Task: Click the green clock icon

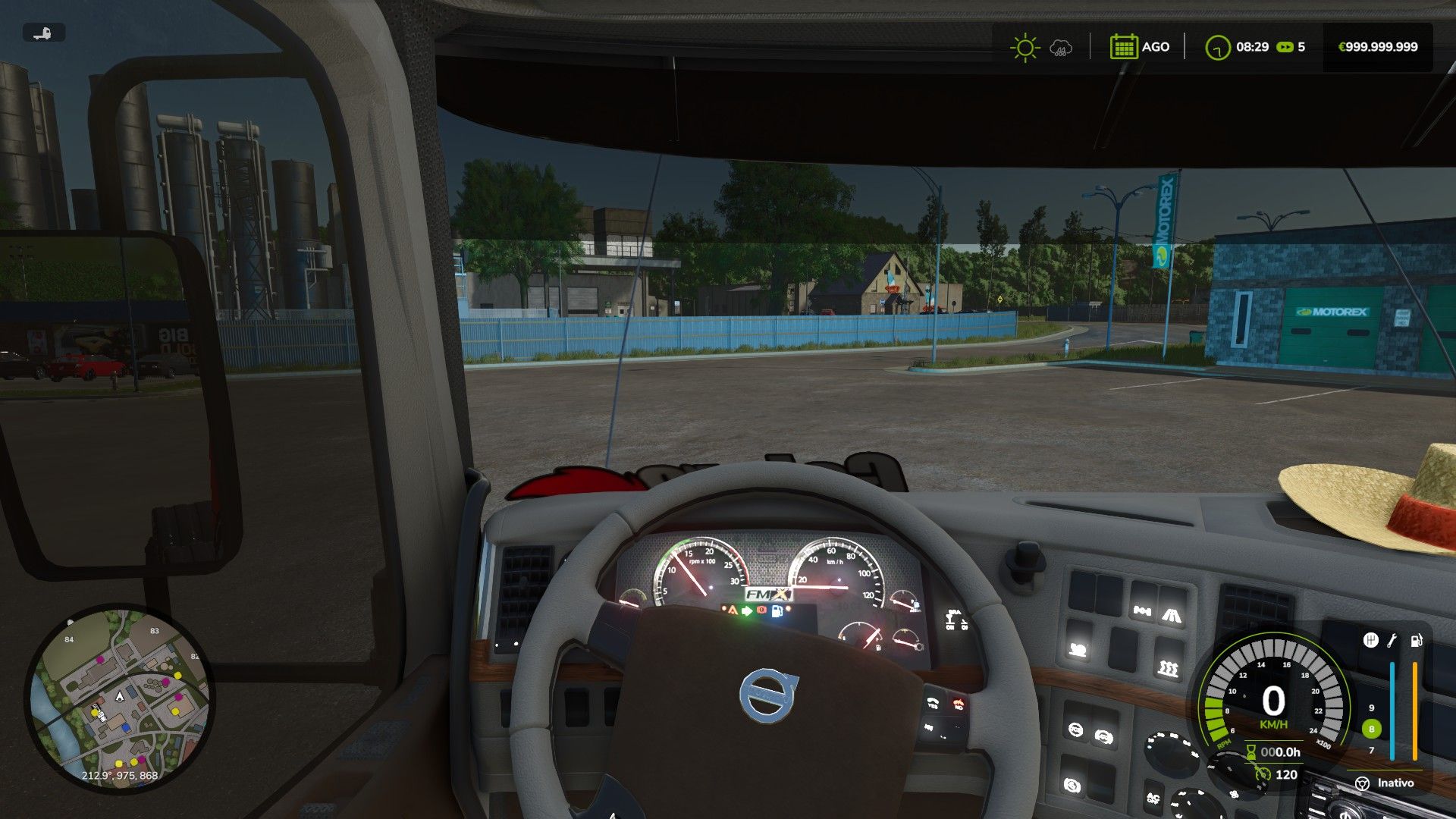Action: [x=1217, y=47]
